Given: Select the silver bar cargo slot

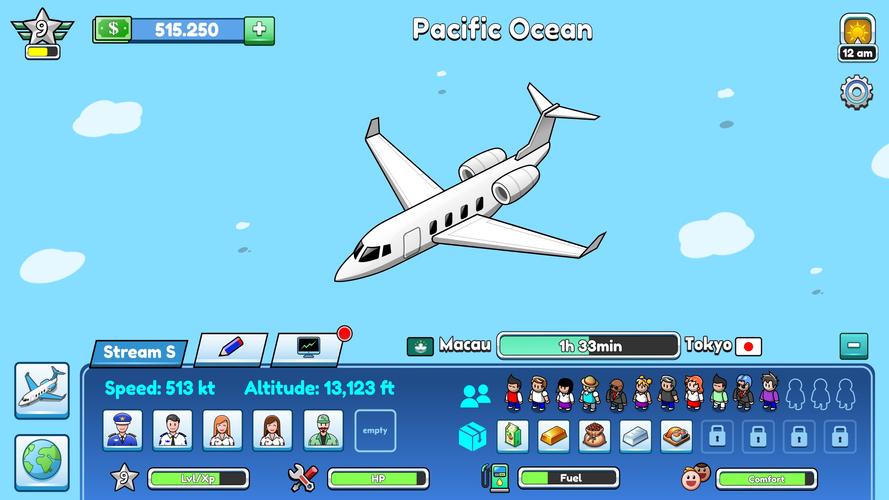Looking at the screenshot, I should tap(635, 435).
